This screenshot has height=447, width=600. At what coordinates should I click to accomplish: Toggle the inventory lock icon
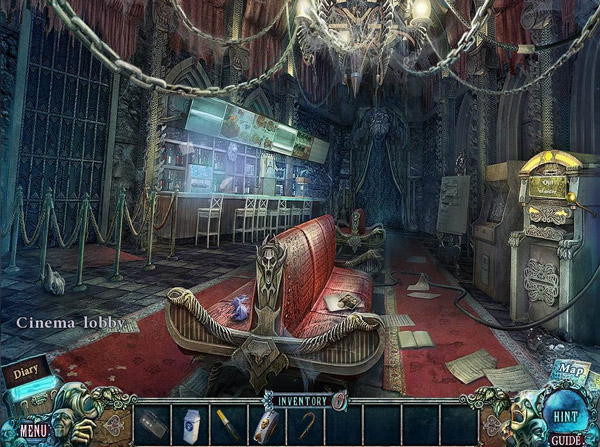(339, 400)
